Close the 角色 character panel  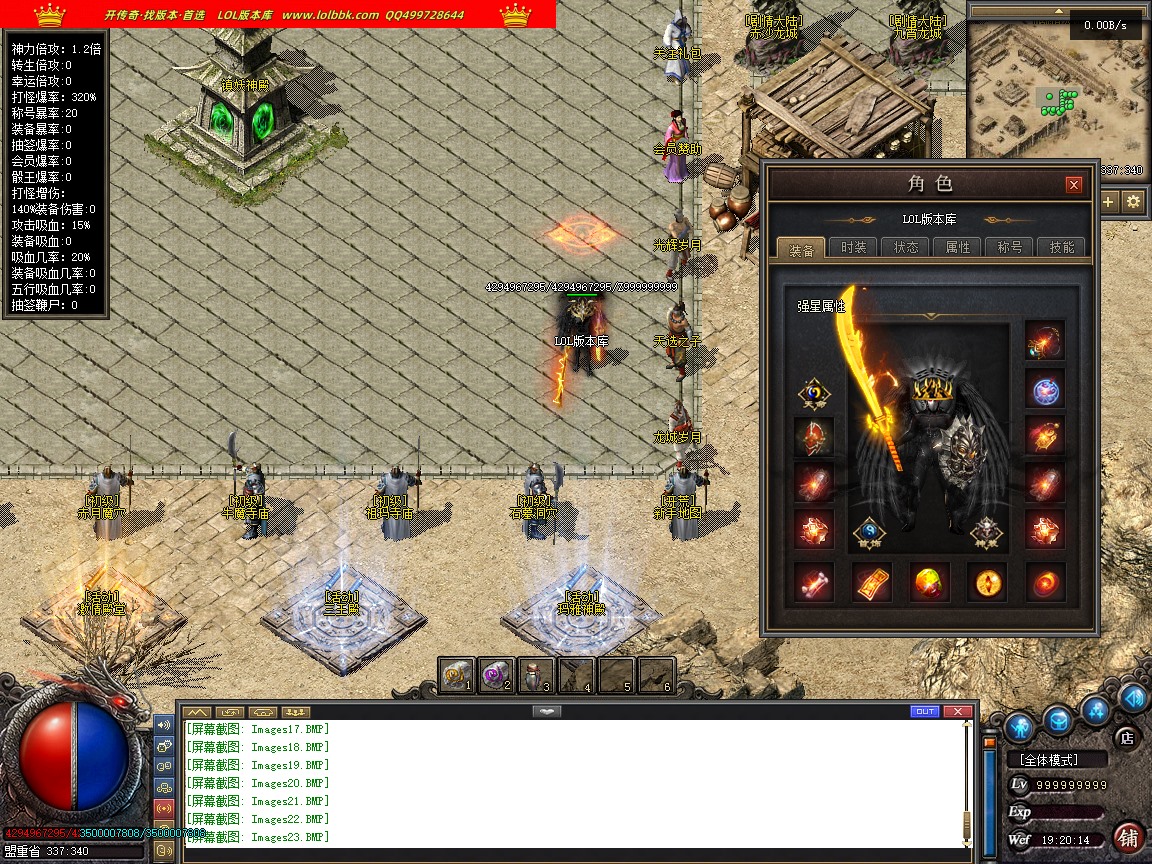click(1074, 184)
